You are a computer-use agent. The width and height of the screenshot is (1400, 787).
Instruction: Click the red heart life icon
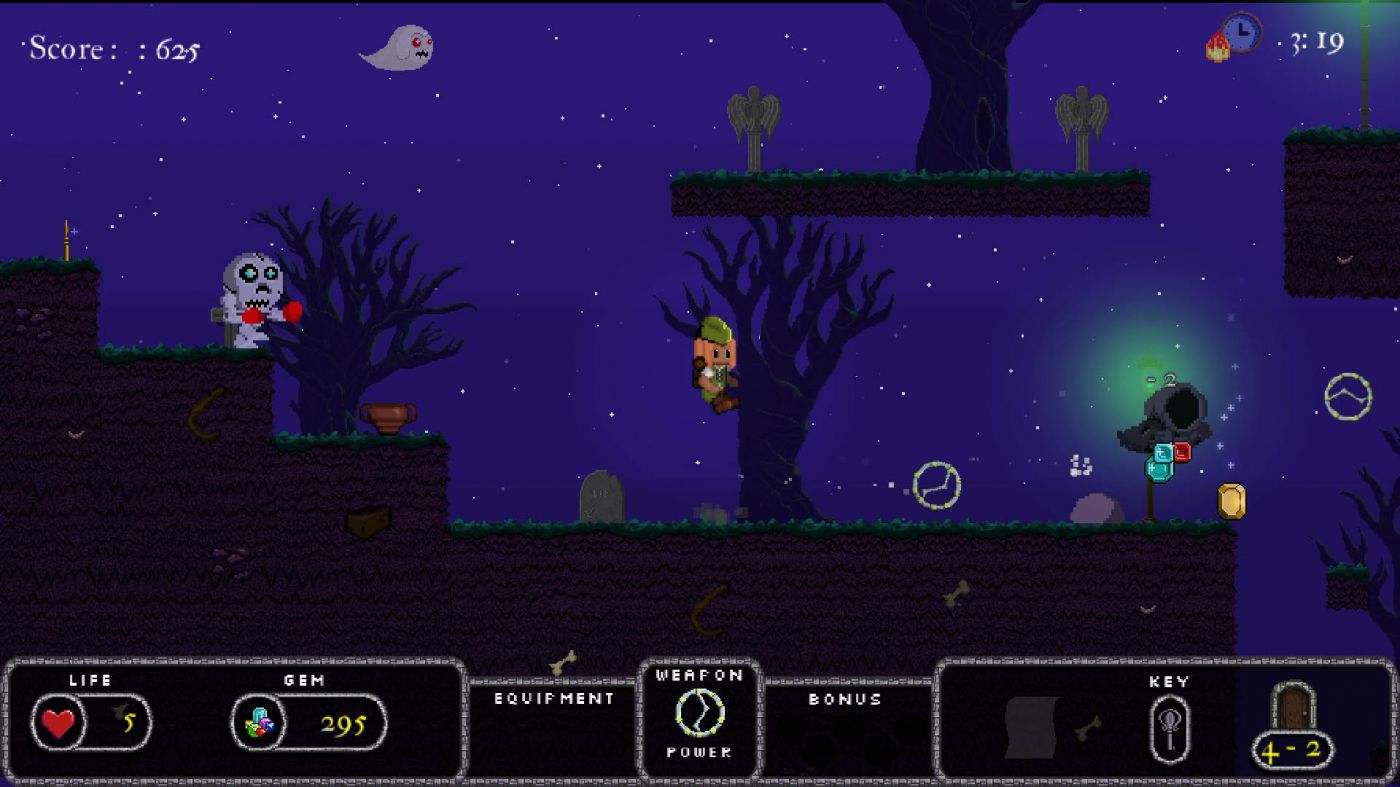pyautogui.click(x=59, y=722)
